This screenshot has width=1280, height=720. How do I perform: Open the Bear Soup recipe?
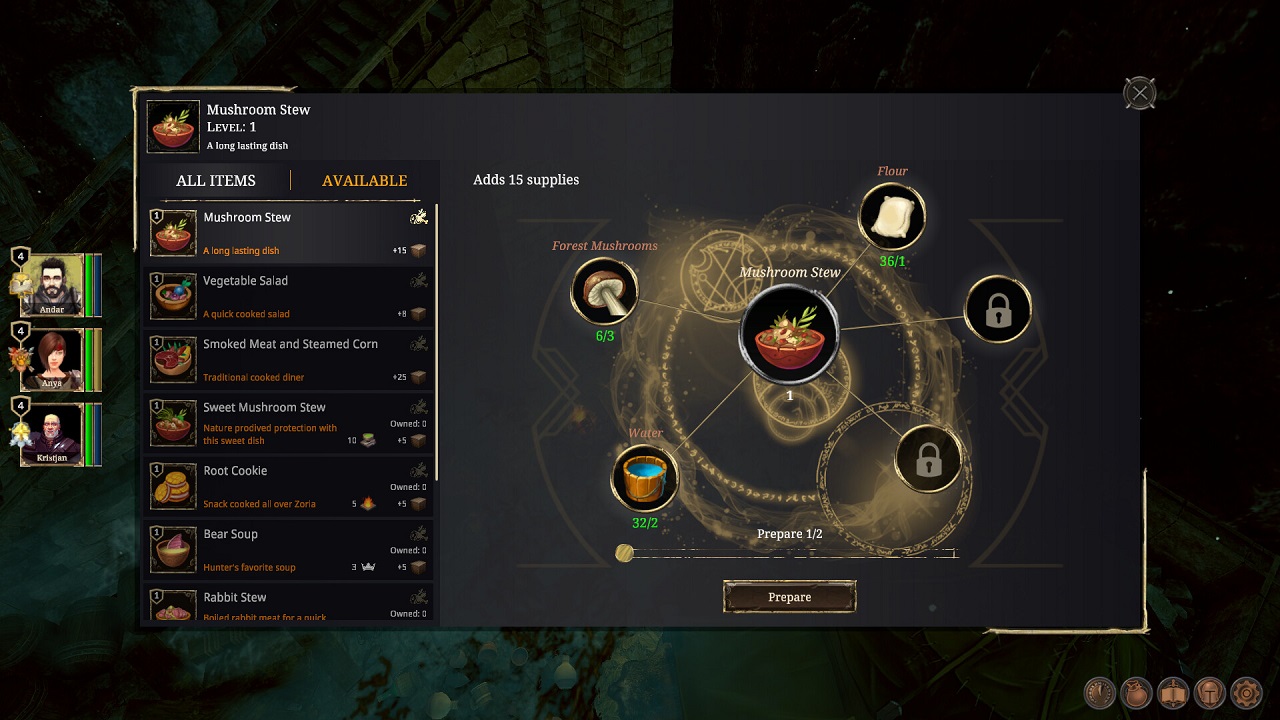coord(289,549)
